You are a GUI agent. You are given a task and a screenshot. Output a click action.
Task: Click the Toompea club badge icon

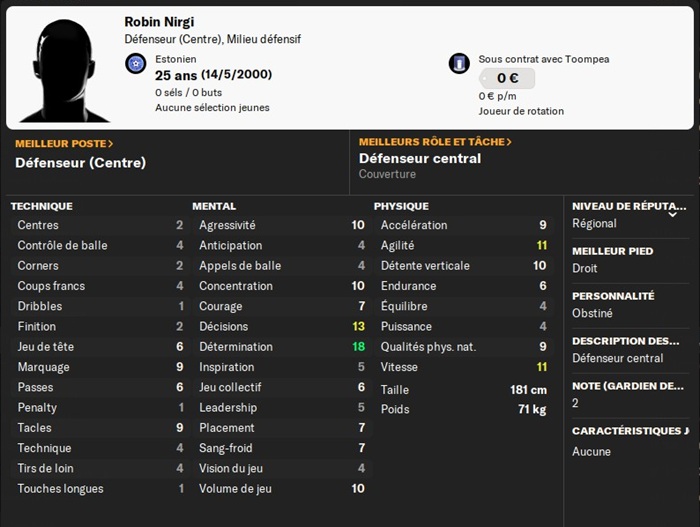pos(459,63)
